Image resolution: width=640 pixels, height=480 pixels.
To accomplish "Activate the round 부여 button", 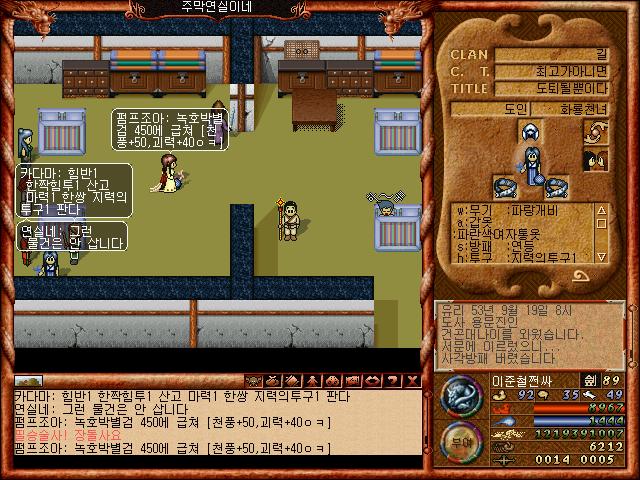I will [458, 439].
